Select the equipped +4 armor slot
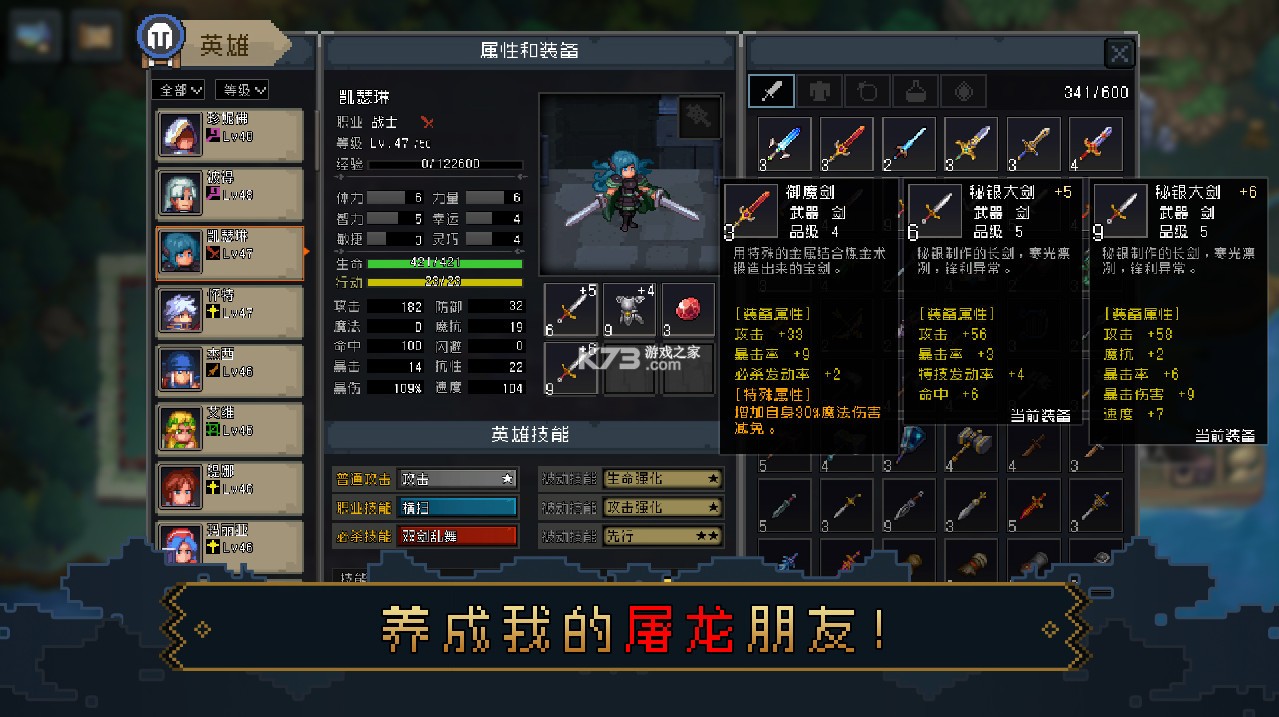The image size is (1279, 717). [x=630, y=309]
